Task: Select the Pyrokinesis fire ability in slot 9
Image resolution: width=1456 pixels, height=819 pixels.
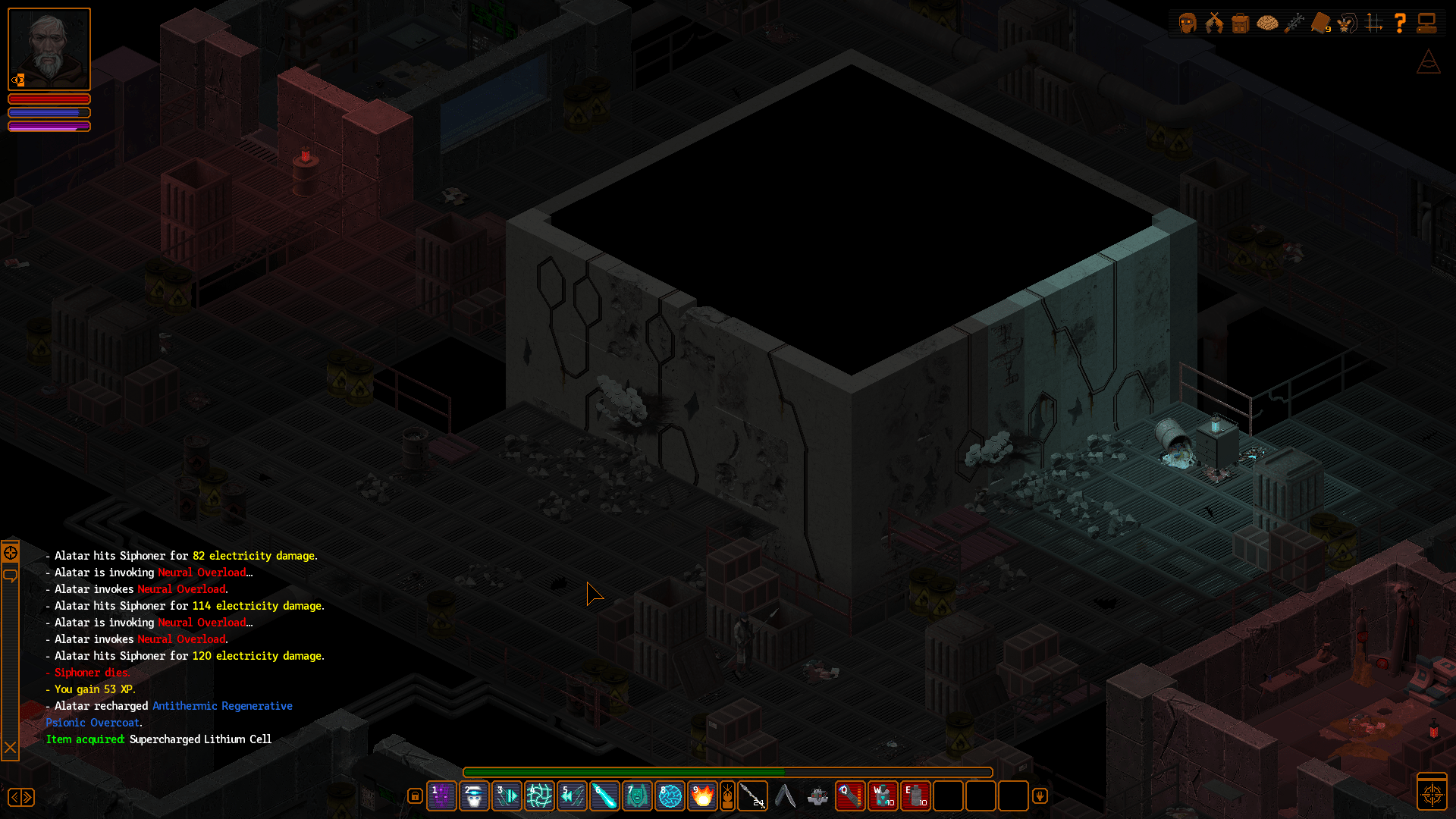Action: 702,795
